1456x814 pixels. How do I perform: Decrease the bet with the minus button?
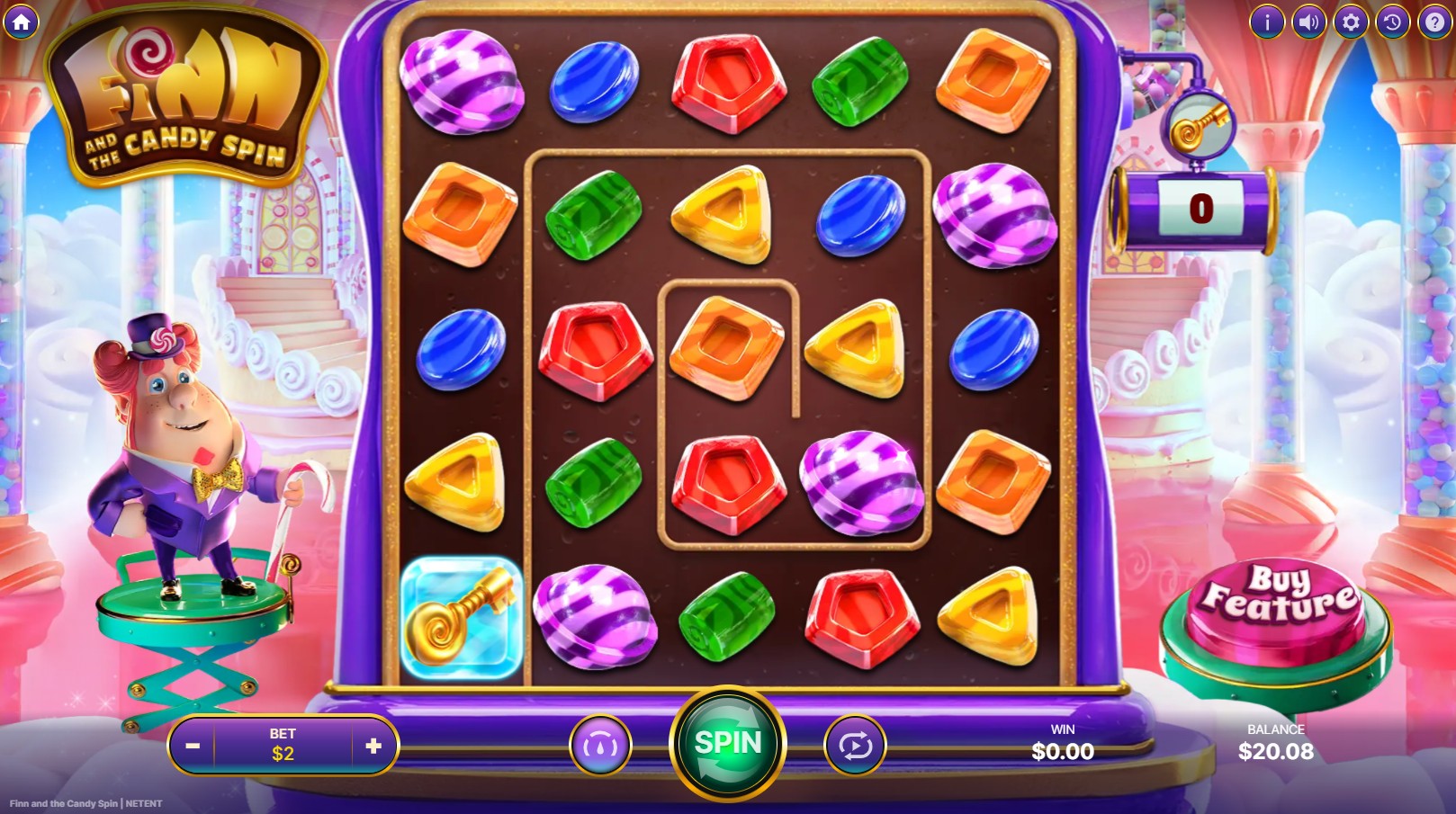click(x=192, y=745)
